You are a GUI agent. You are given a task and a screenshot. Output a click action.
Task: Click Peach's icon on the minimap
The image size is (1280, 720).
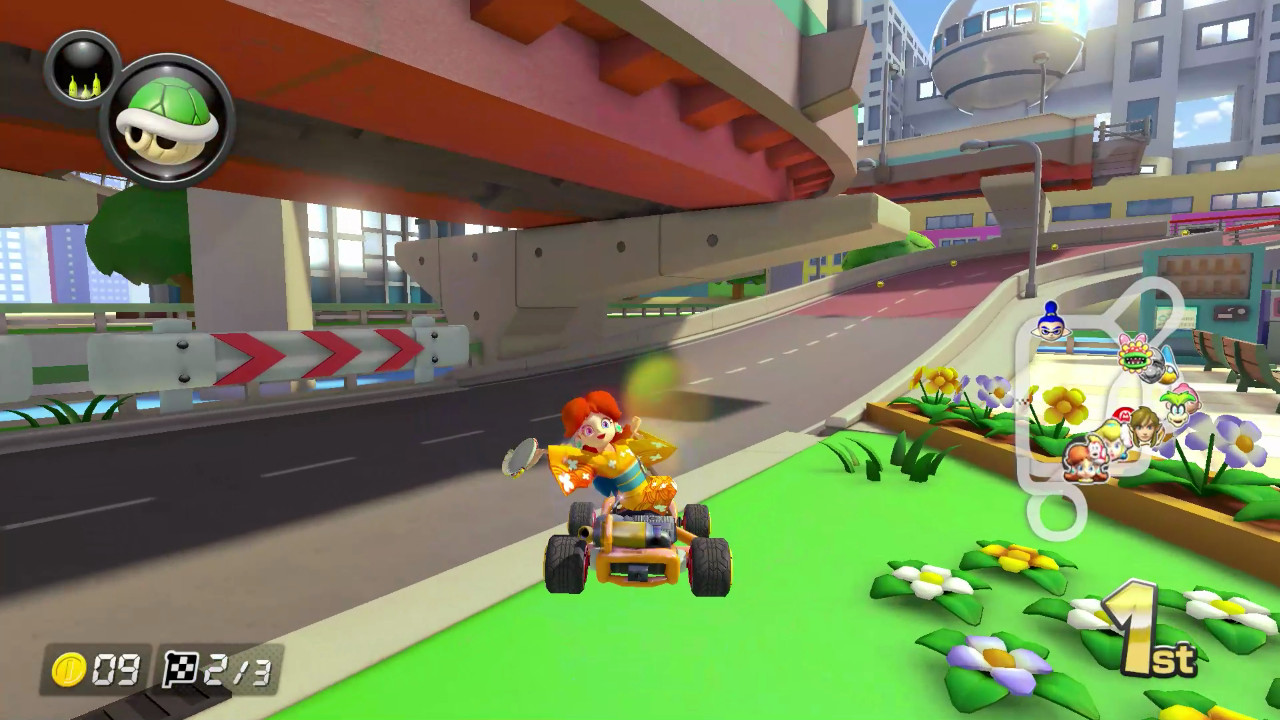pyautogui.click(x=1114, y=443)
